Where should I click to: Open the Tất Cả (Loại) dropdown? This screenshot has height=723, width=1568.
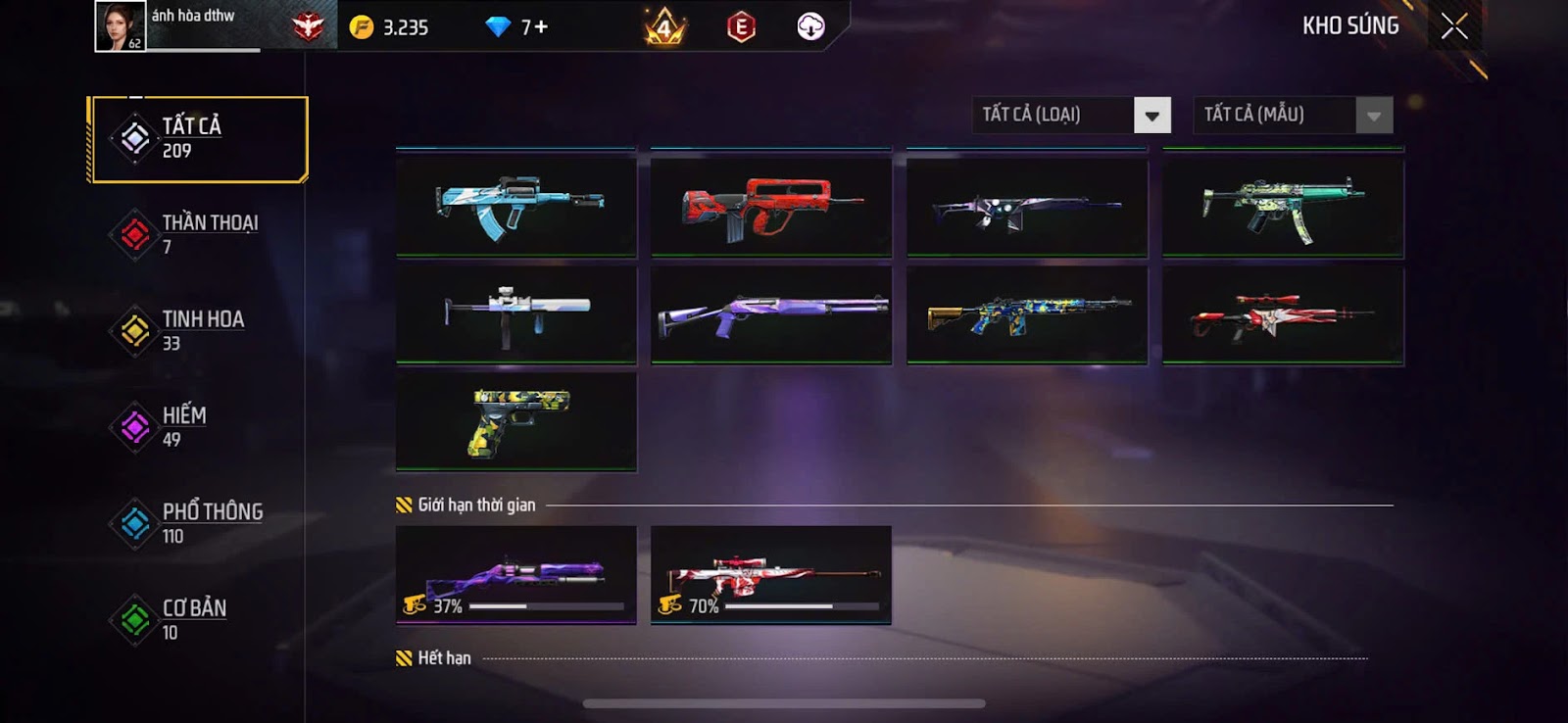1152,116
